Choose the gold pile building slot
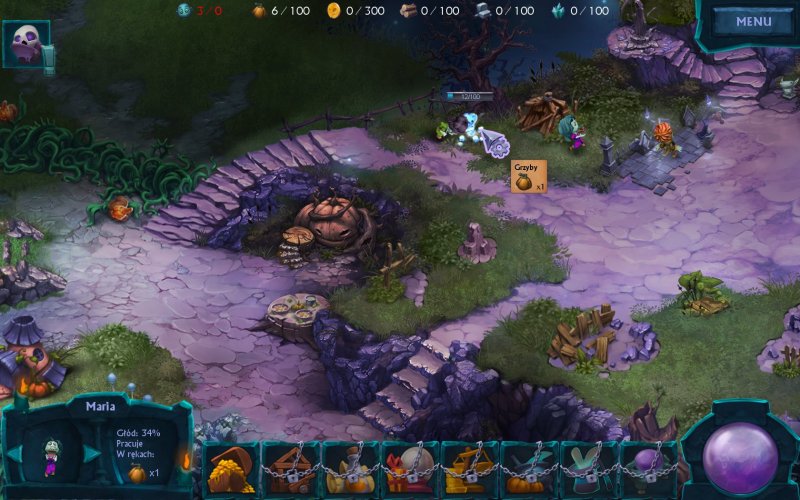The height and width of the screenshot is (500, 800). pos(231,470)
